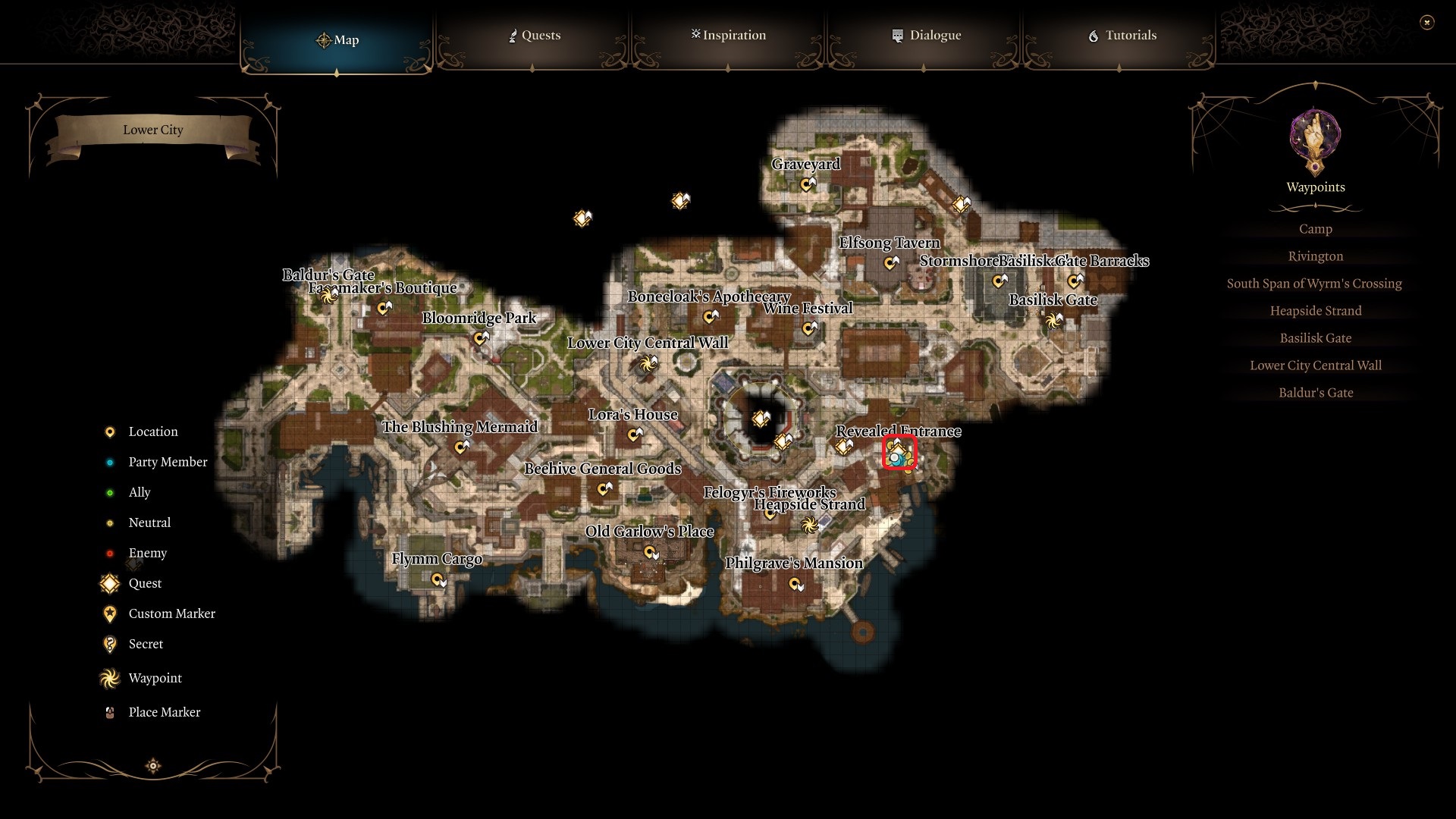Viewport: 1456px width, 819px height.
Task: Click the Old Garlow's Place marker
Action: click(x=649, y=552)
